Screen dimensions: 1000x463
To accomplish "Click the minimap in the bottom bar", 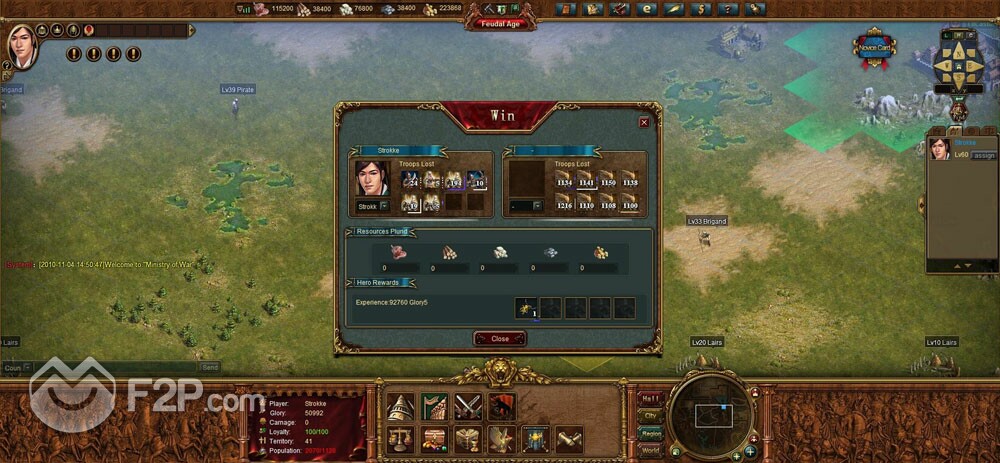I will coord(711,412).
